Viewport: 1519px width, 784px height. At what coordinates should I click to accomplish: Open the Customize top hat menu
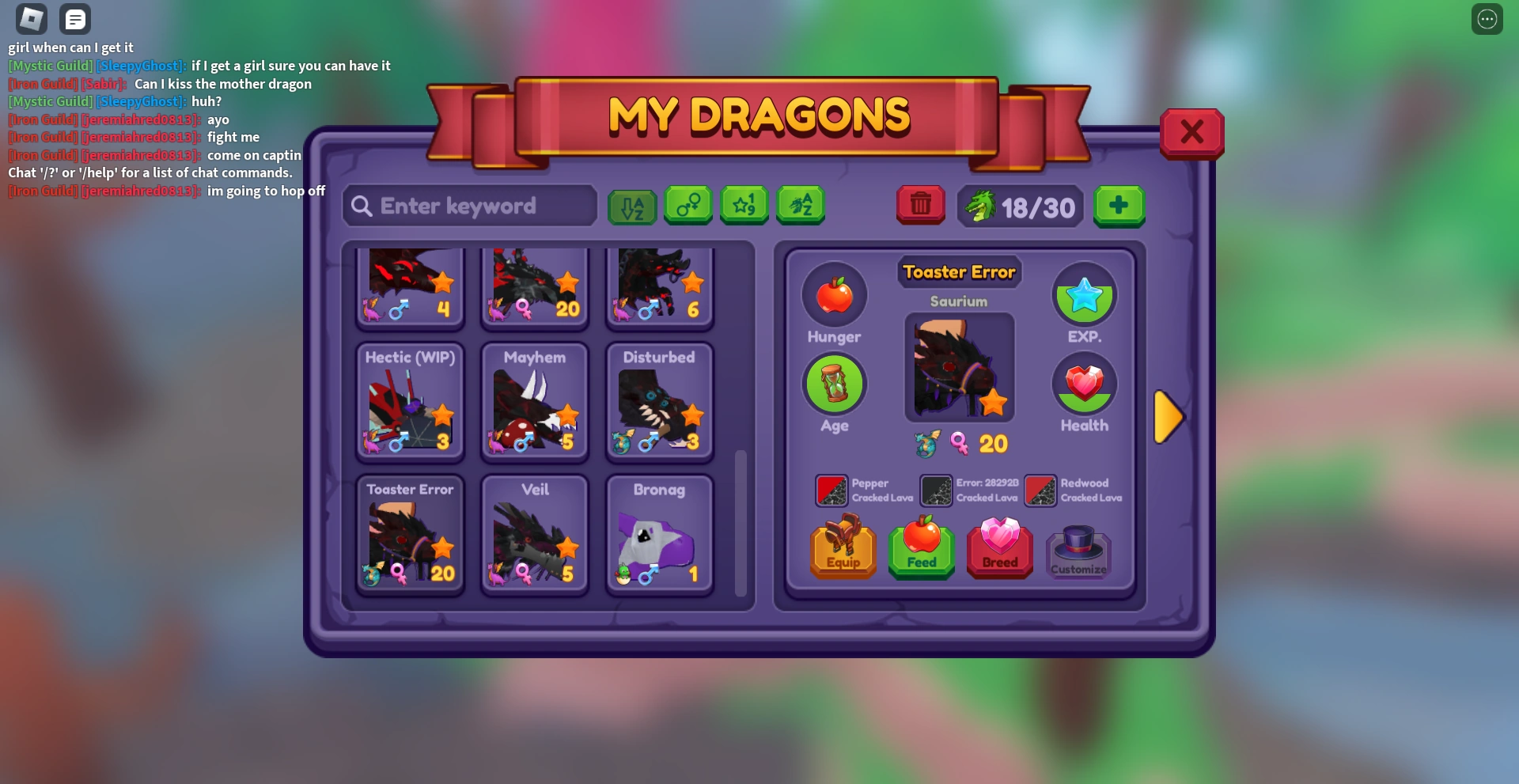click(x=1078, y=550)
